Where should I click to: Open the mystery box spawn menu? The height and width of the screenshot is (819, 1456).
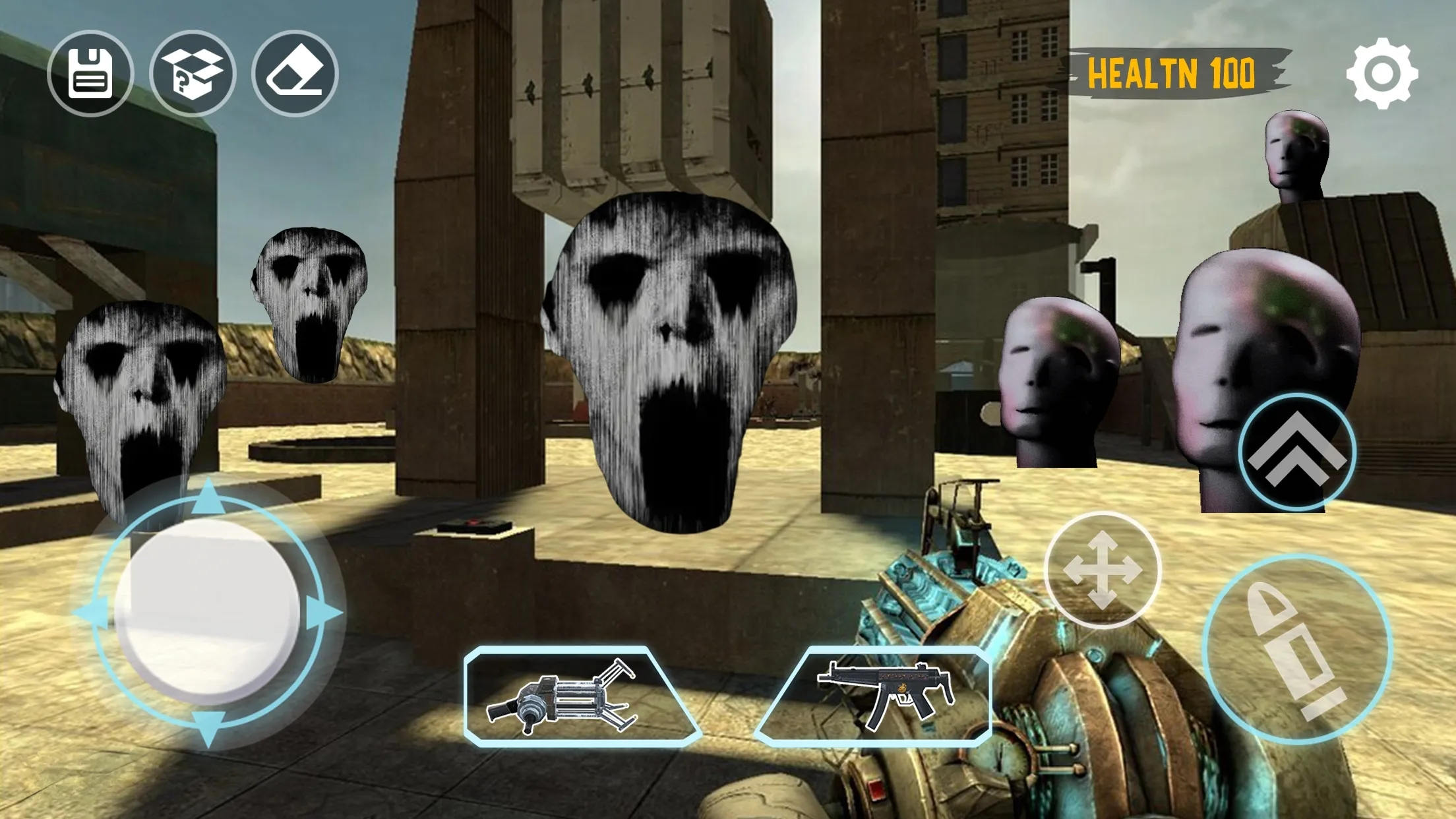click(193, 73)
